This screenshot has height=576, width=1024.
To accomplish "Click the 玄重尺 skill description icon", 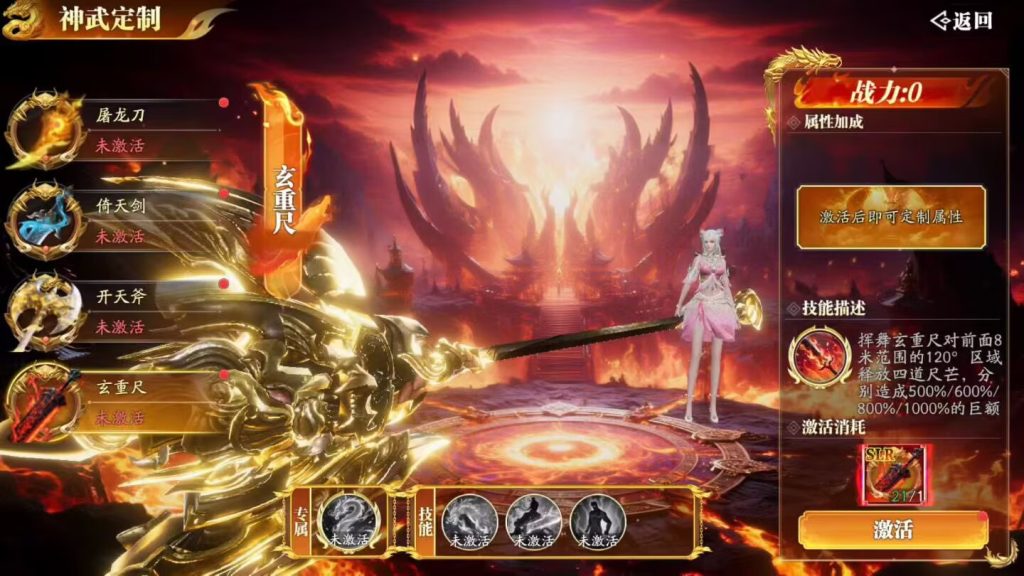I will tap(819, 360).
